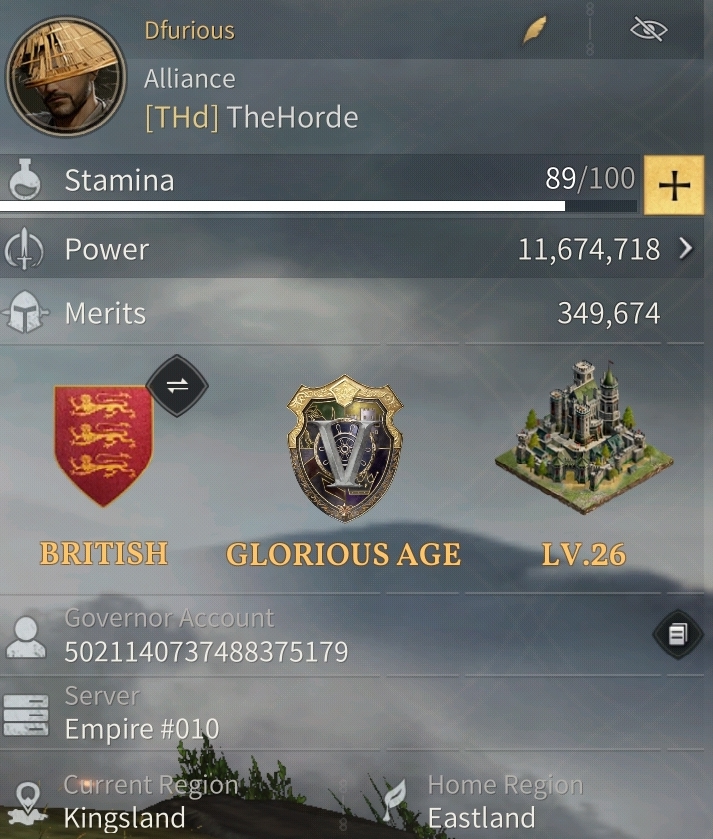Switch civilization using the swap arrows icon

tap(177, 385)
